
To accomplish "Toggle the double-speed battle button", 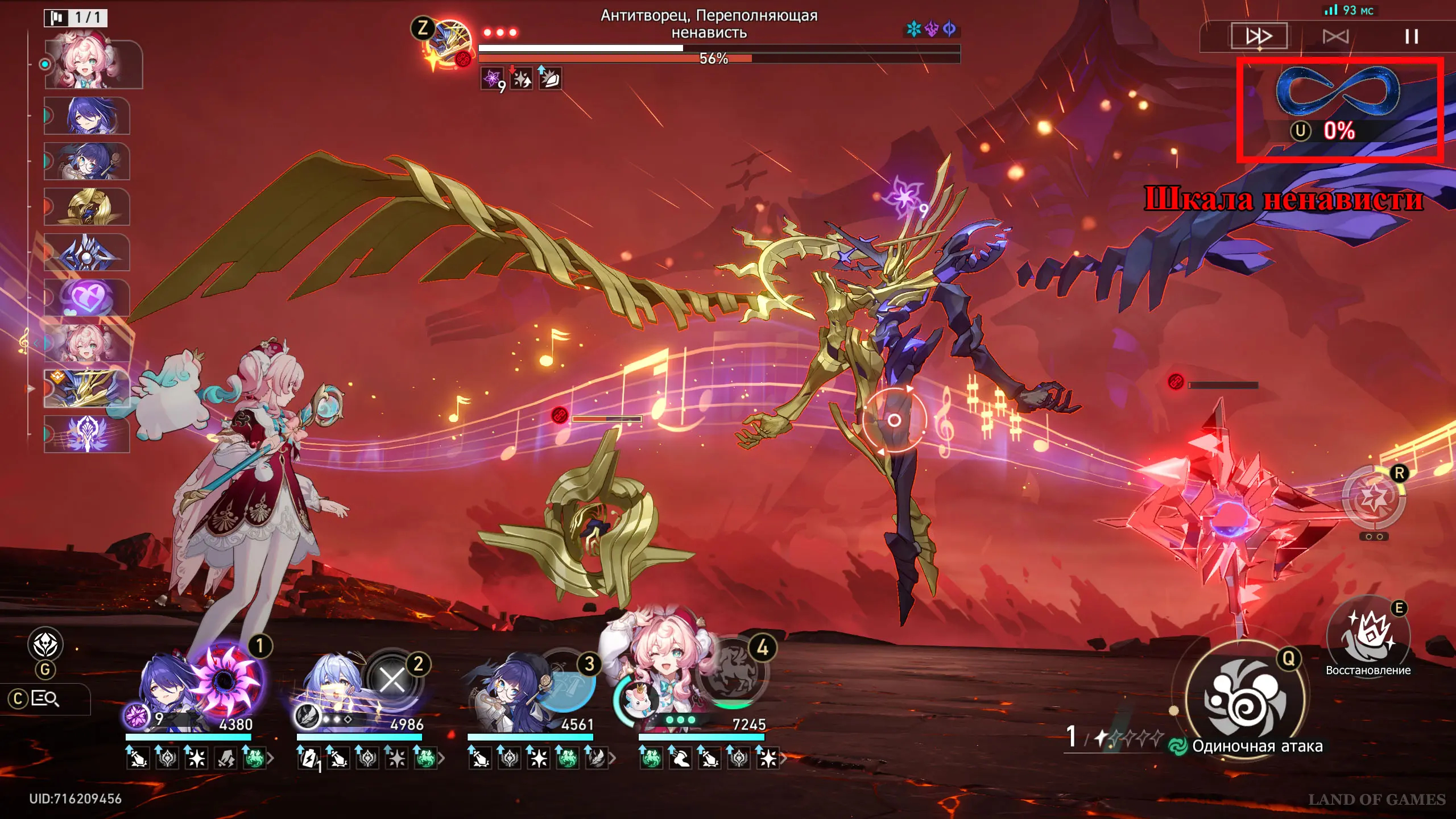I will (1259, 36).
